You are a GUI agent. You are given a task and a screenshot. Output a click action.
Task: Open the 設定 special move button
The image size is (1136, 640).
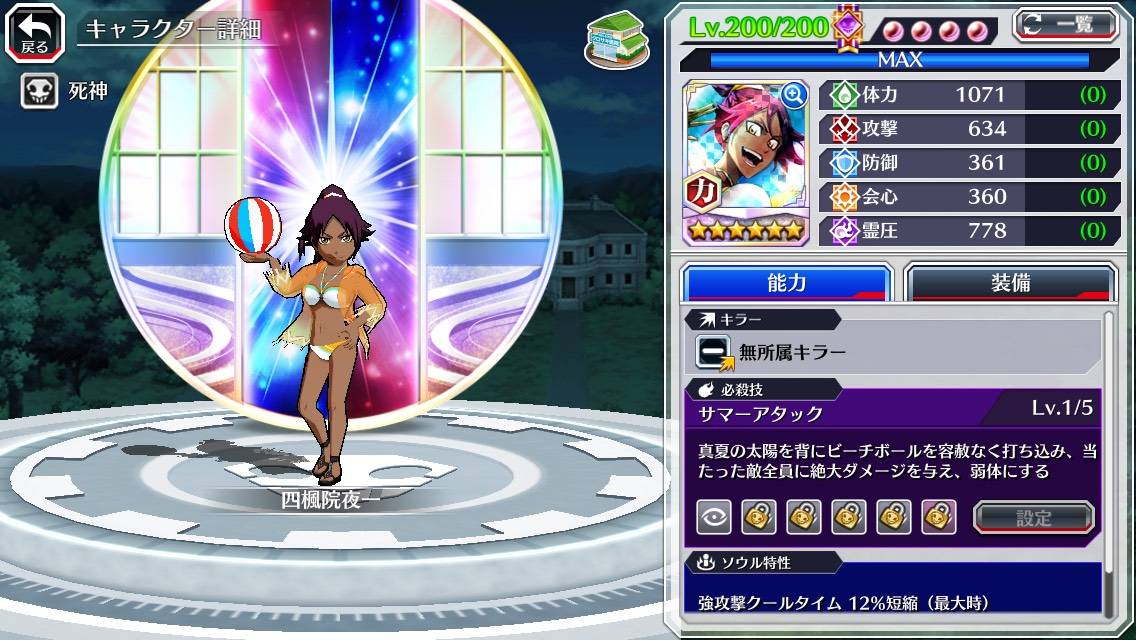1033,517
